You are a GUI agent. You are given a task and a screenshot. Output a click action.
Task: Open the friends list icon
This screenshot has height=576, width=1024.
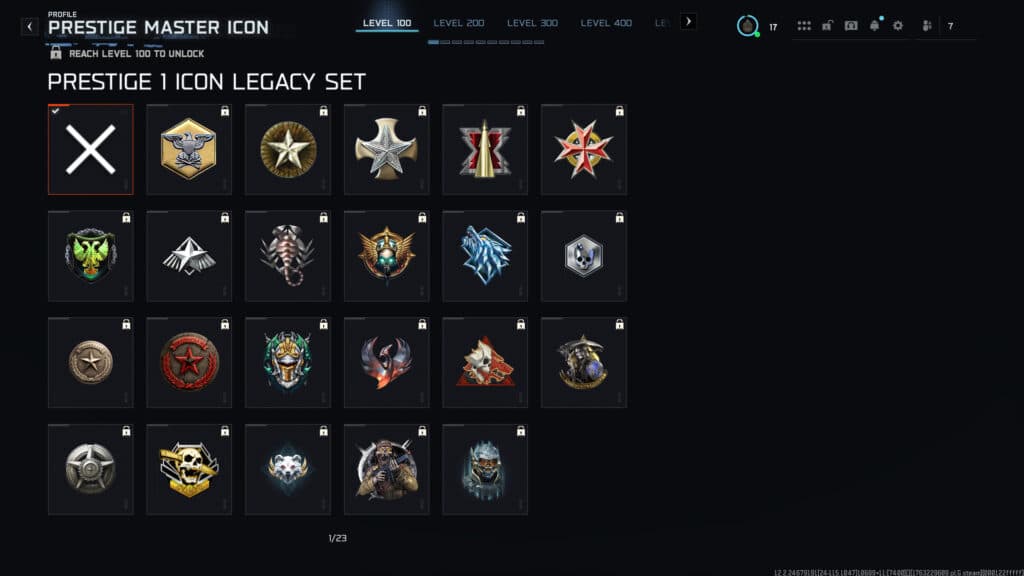click(927, 26)
